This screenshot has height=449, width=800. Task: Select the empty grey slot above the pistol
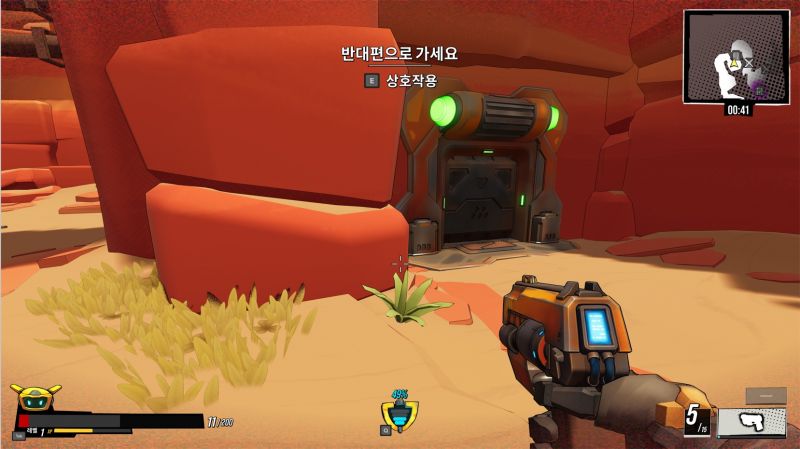click(765, 395)
